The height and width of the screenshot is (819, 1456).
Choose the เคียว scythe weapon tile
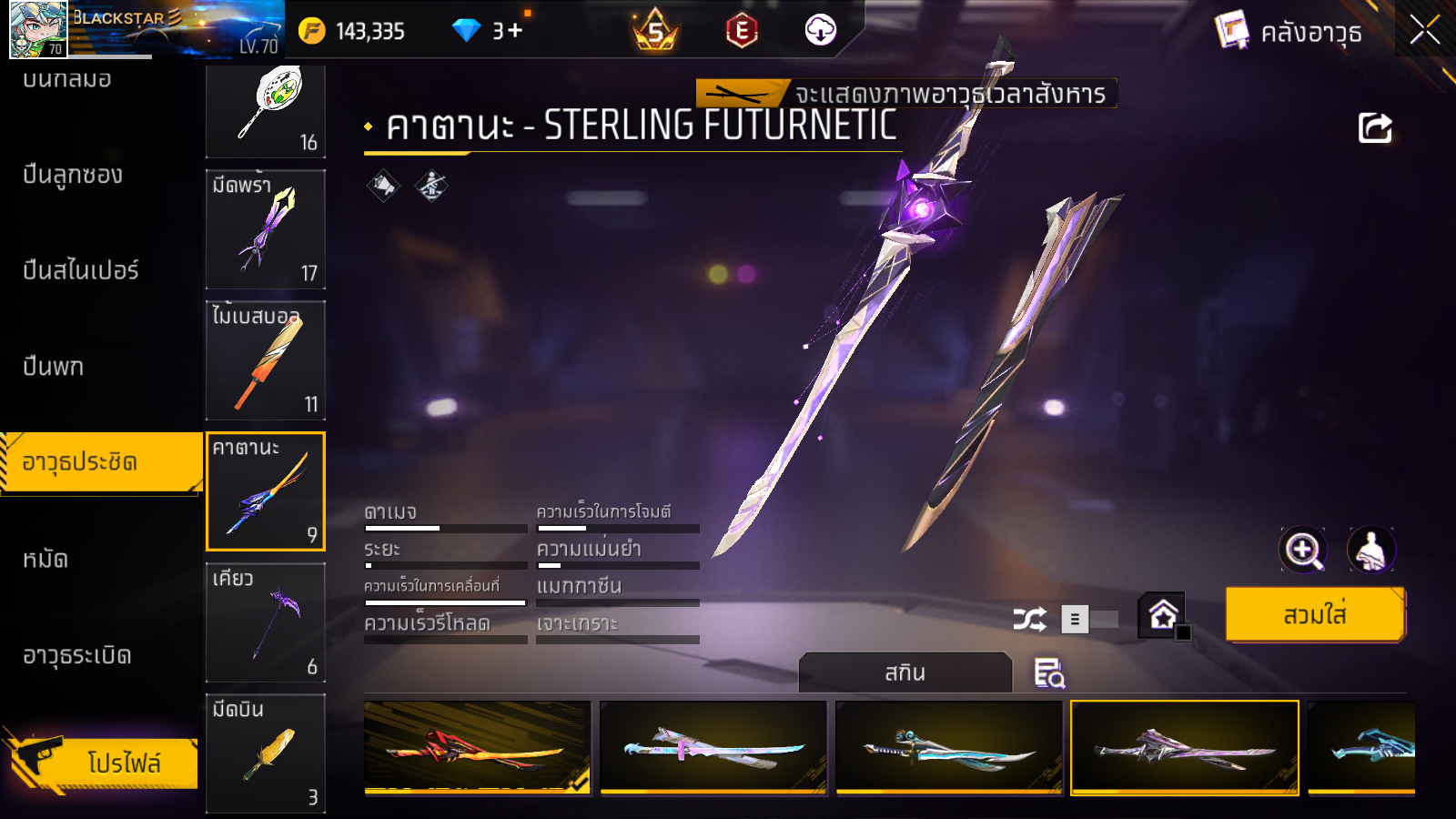coord(266,622)
